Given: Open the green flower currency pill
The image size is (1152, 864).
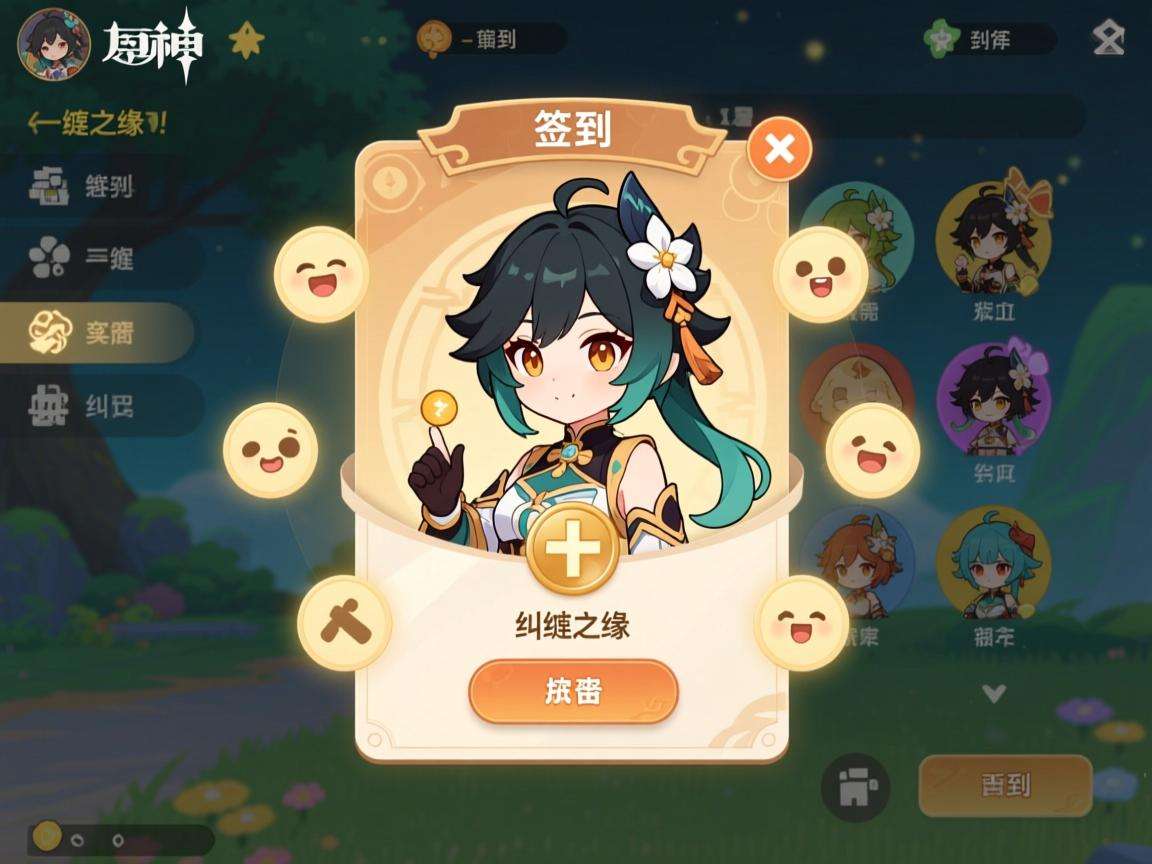Looking at the screenshot, I should [990, 40].
